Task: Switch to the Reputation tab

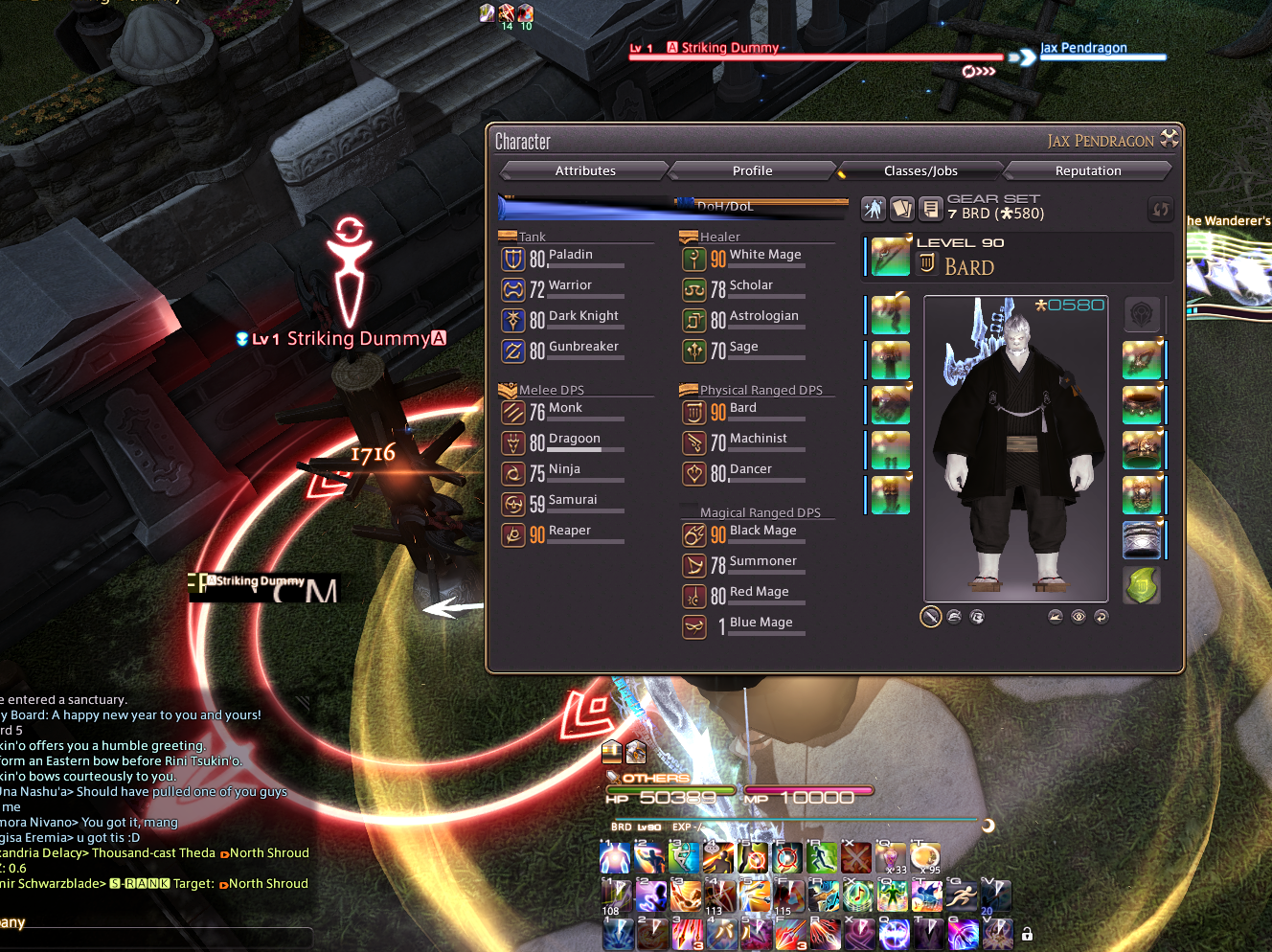Action: coord(1088,170)
